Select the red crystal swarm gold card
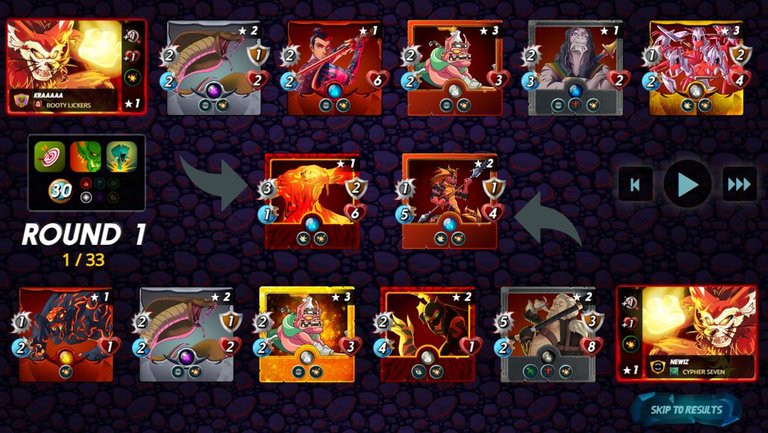The width and height of the screenshot is (768, 433). click(696, 67)
